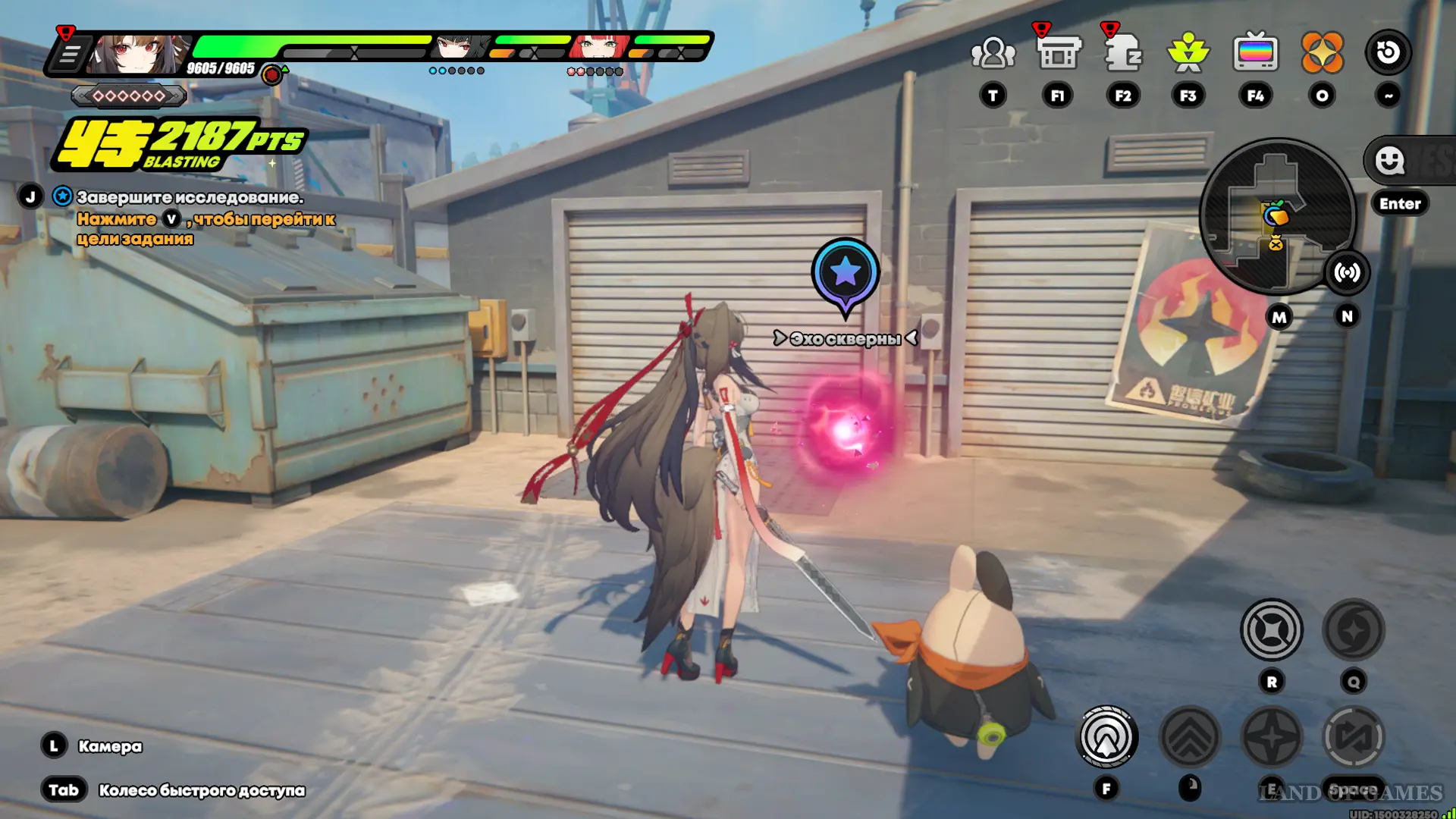Open the shop storefront icon
1456x819 pixels.
click(x=1058, y=53)
